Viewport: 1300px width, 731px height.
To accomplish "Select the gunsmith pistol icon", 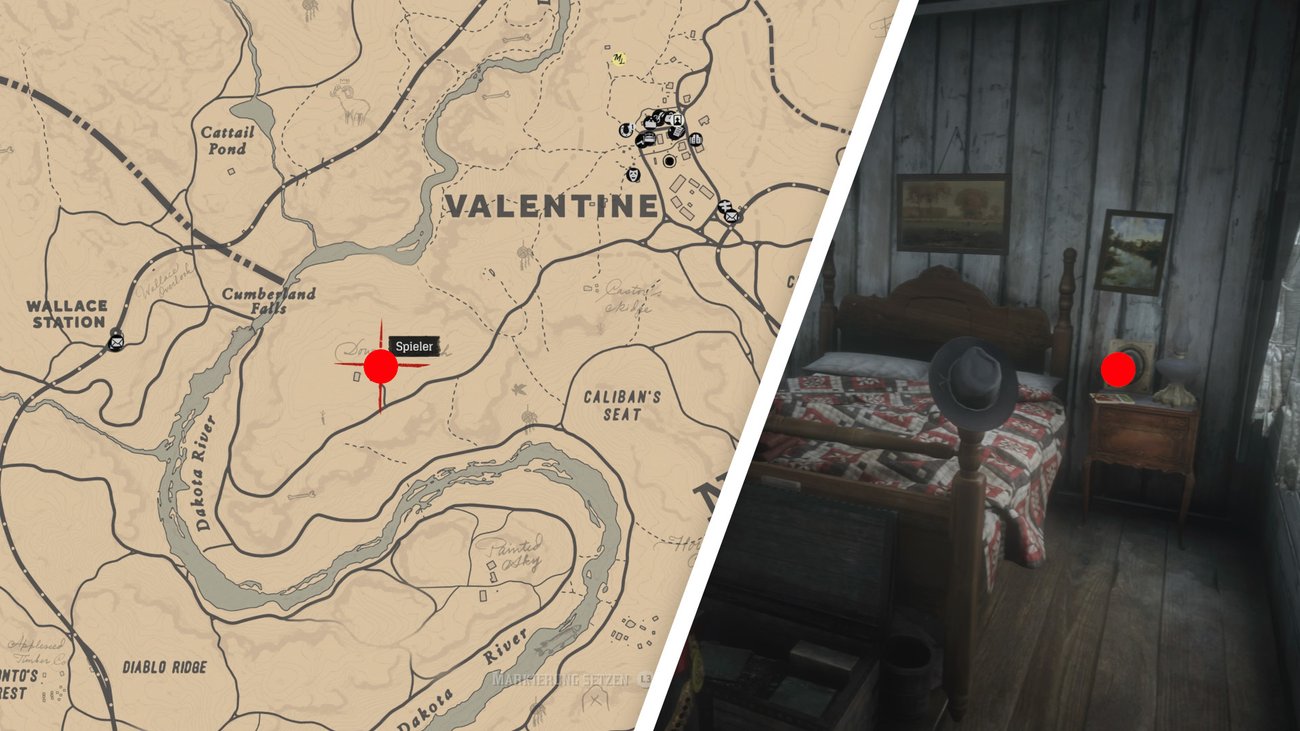I will 641,142.
